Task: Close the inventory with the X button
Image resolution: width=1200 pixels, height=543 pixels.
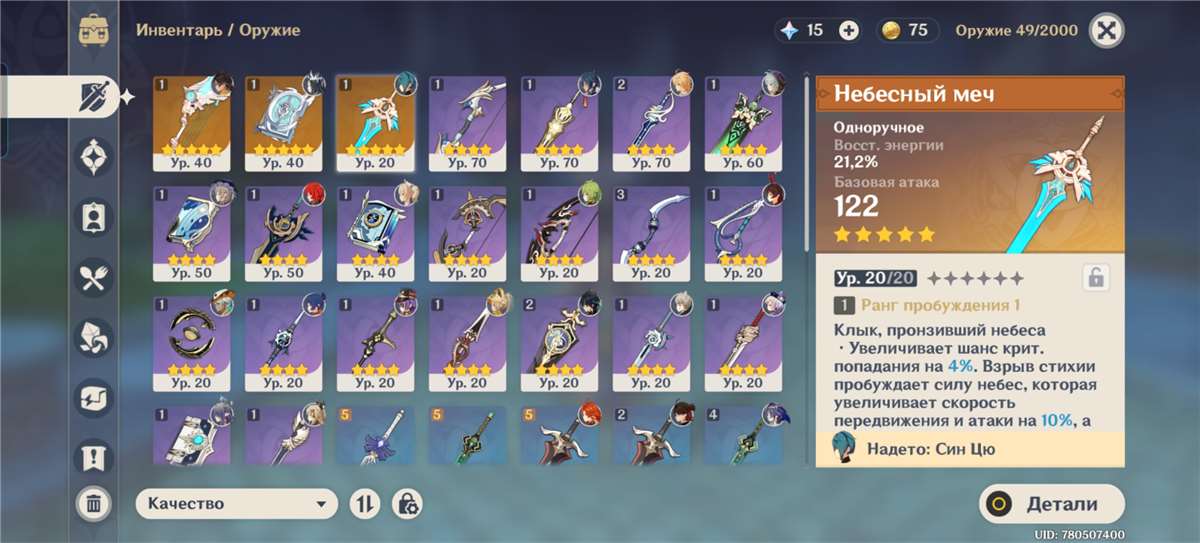Action: (1107, 30)
